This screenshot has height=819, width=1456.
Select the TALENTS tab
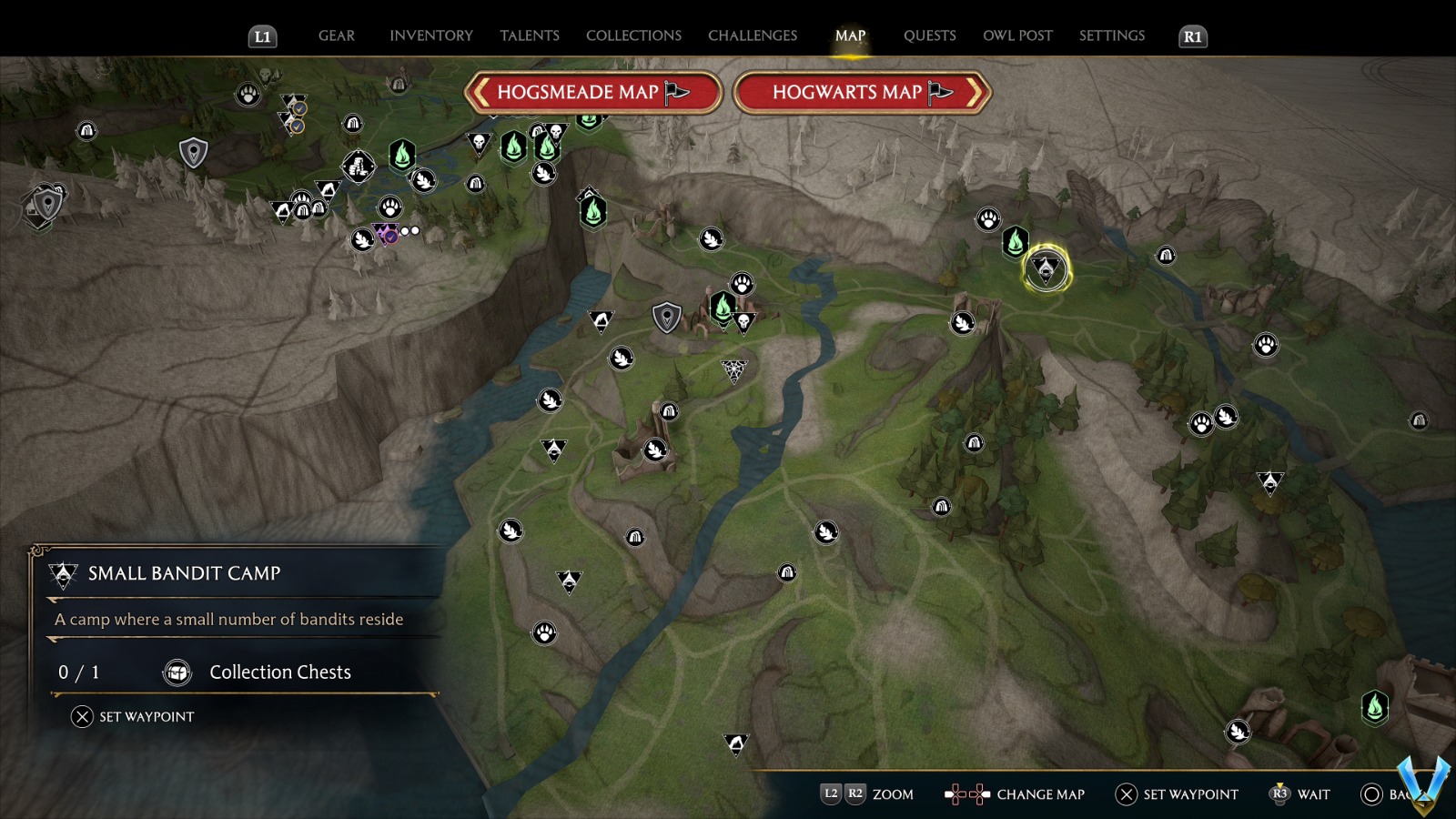530,35
